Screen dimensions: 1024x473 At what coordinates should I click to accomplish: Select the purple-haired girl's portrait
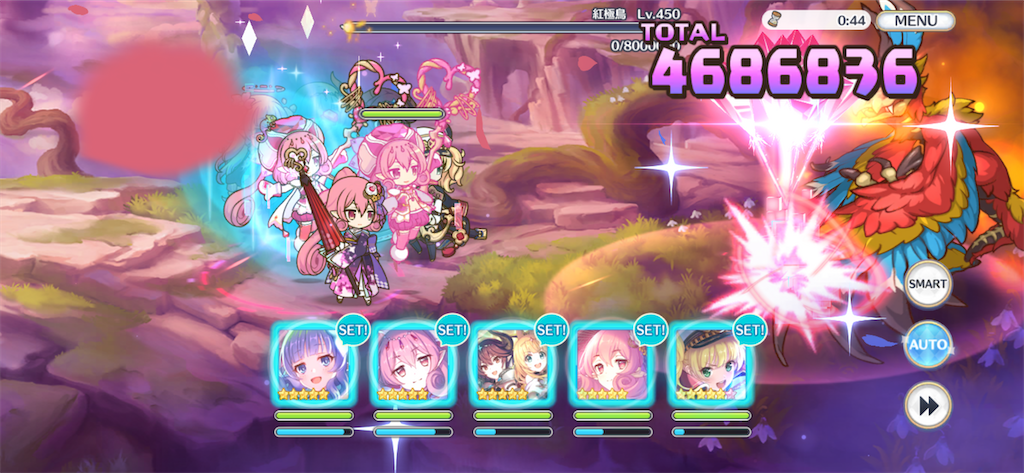pos(313,363)
